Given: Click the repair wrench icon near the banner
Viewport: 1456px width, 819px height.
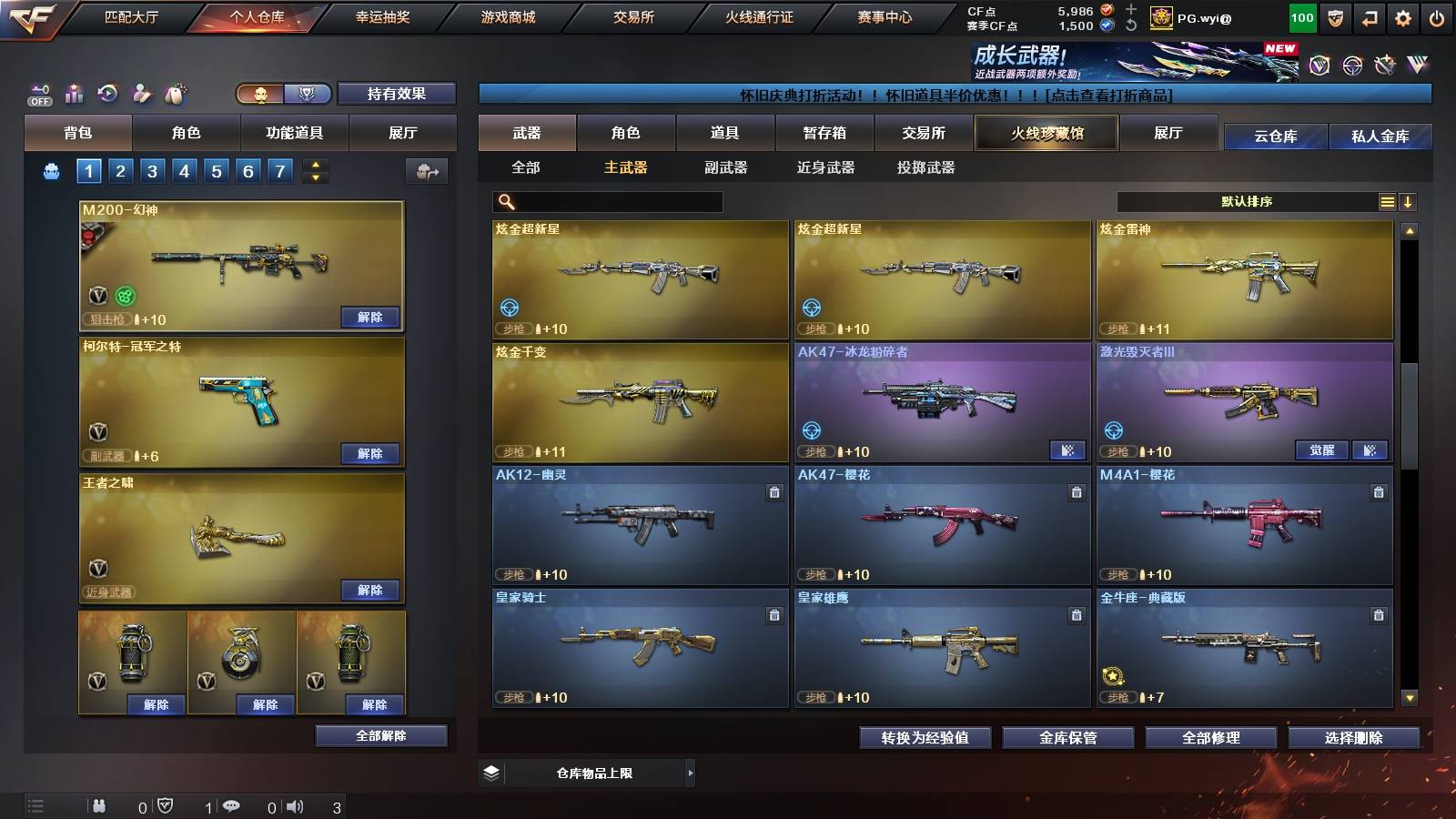Looking at the screenshot, I should pyautogui.click(x=1386, y=66).
